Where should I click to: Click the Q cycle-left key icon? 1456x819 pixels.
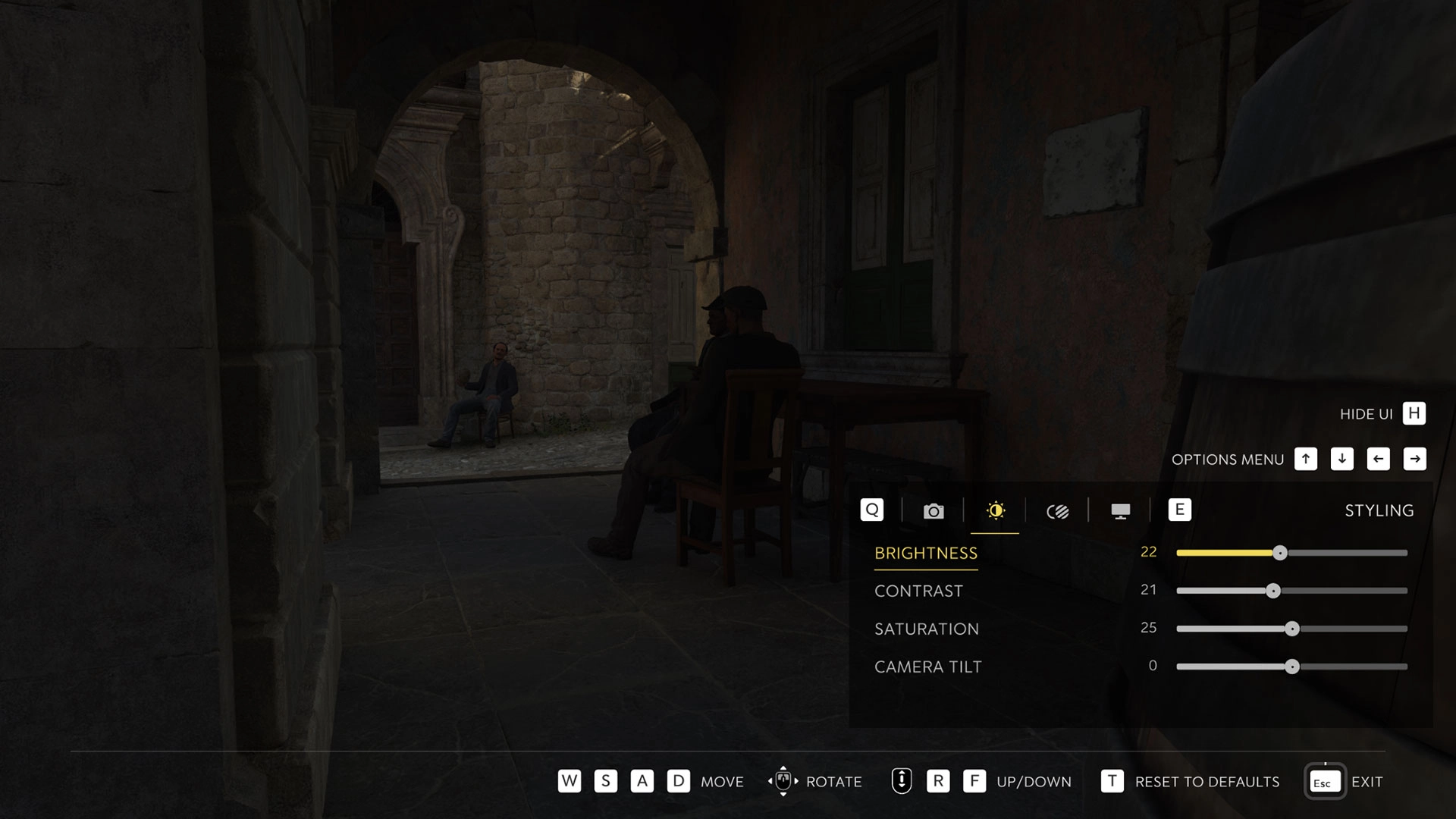point(872,510)
